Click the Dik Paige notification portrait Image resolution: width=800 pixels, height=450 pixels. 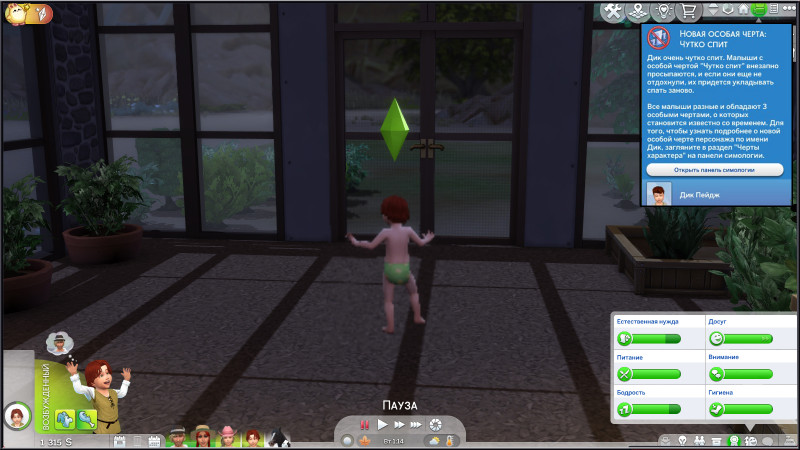point(658,194)
